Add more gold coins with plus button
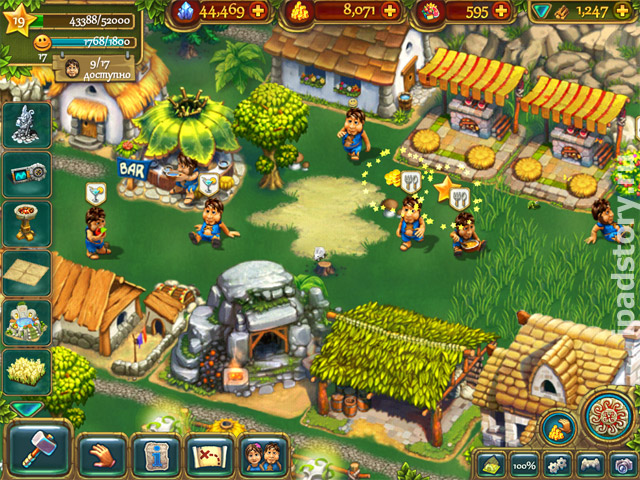This screenshot has height=480, width=640. click(x=391, y=12)
